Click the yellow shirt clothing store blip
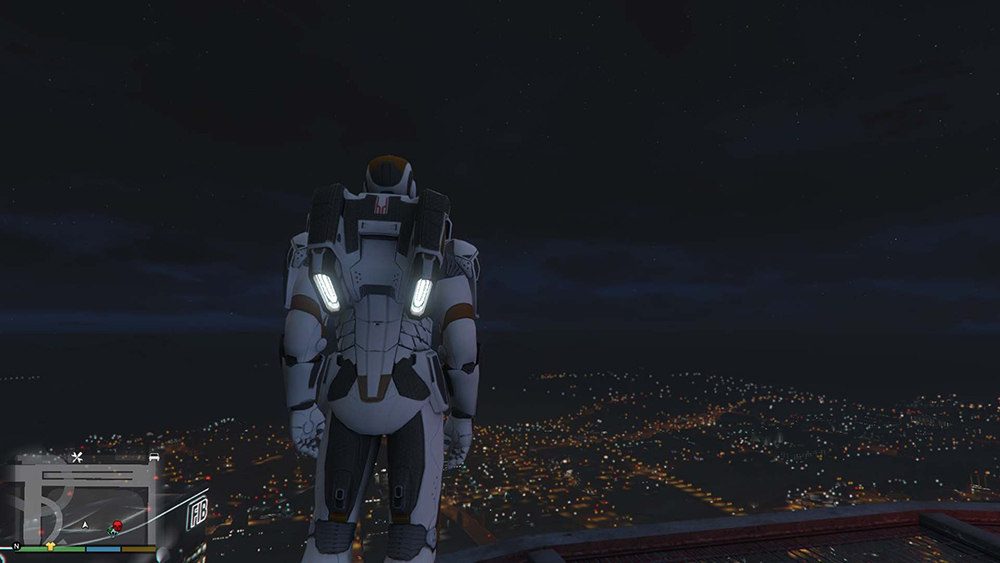Screen dimensions: 1000x563 point(50,546)
